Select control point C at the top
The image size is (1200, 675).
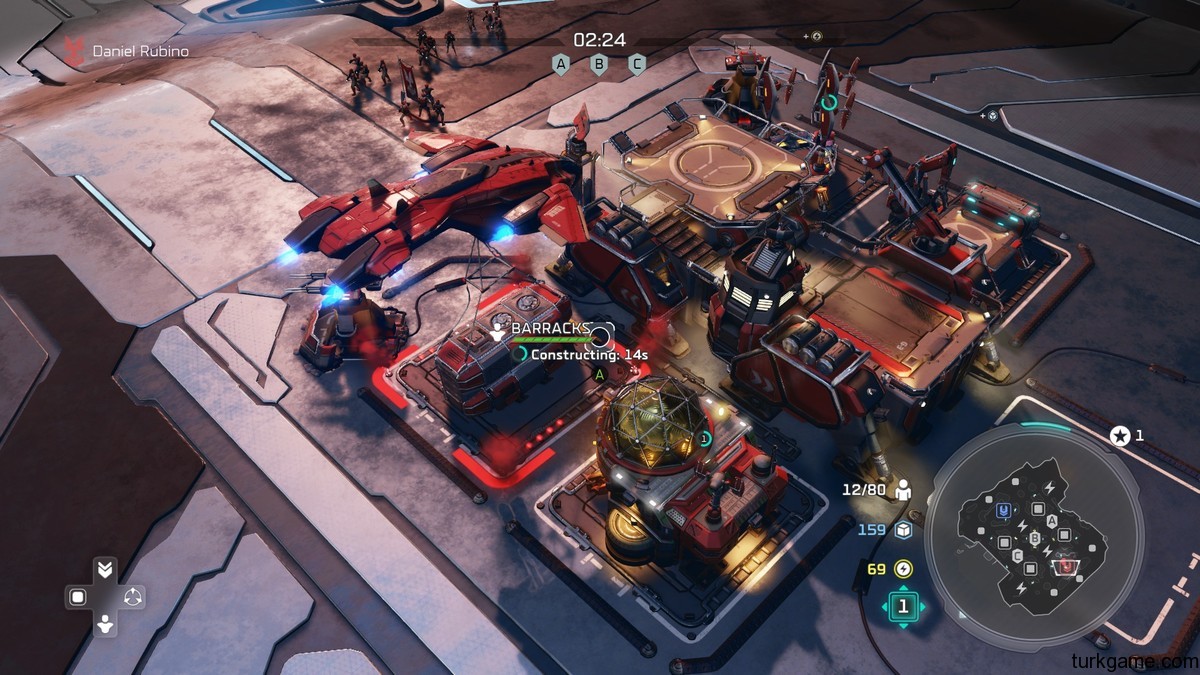point(637,65)
